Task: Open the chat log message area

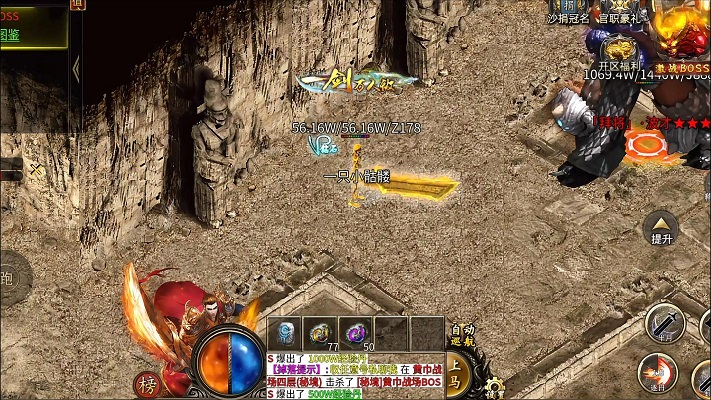Action: (355, 376)
